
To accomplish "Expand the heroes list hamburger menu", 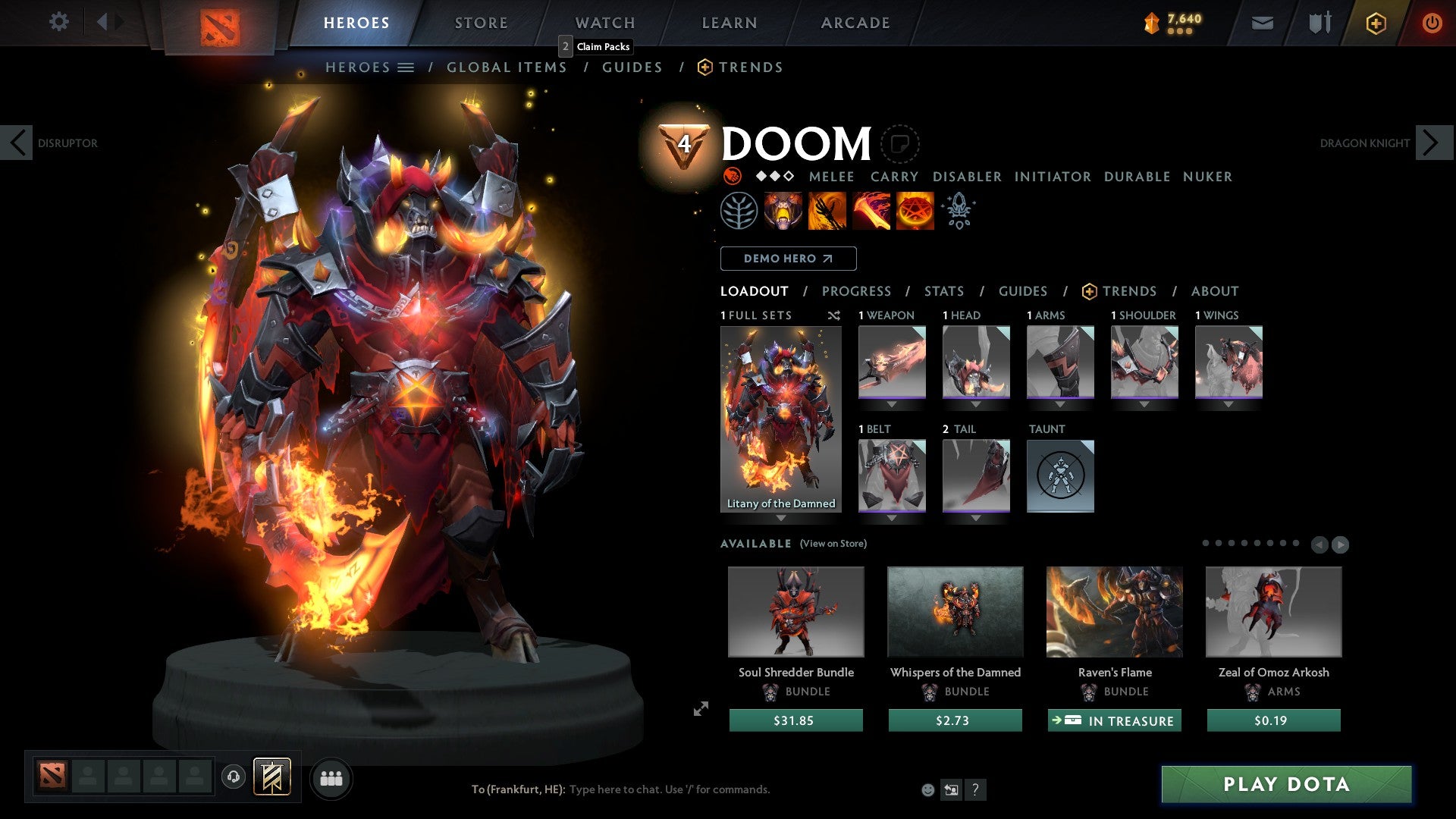I will 406,67.
